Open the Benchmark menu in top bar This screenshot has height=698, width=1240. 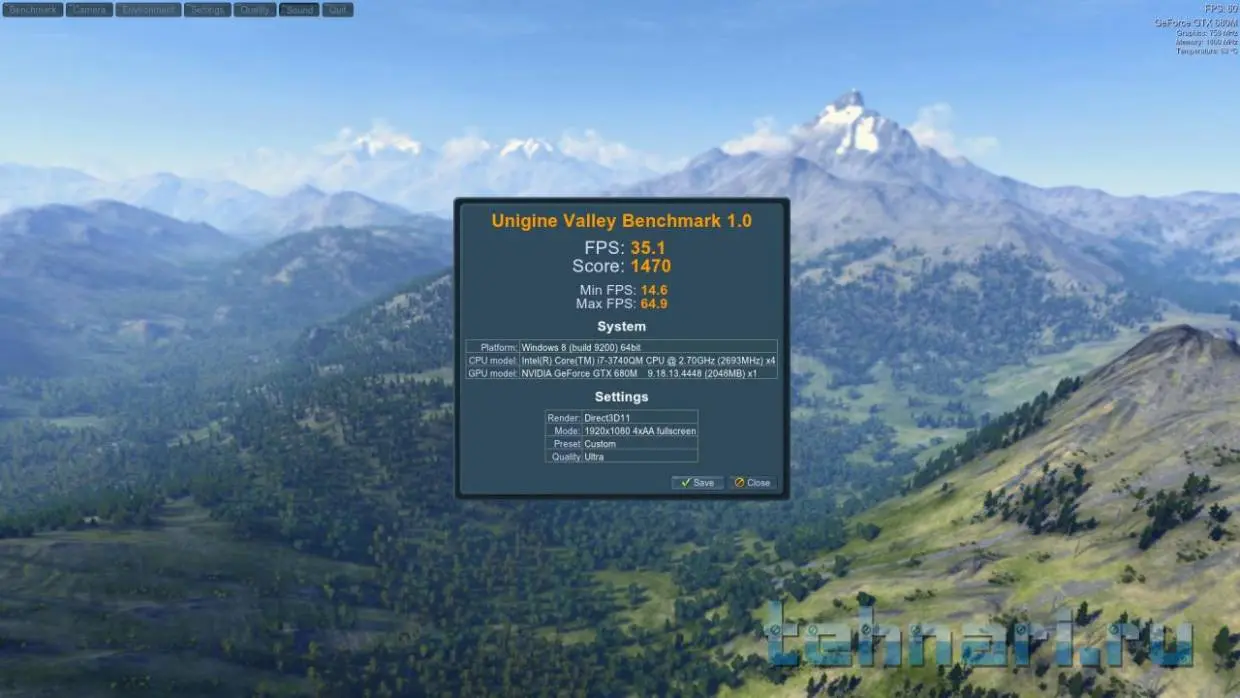33,10
